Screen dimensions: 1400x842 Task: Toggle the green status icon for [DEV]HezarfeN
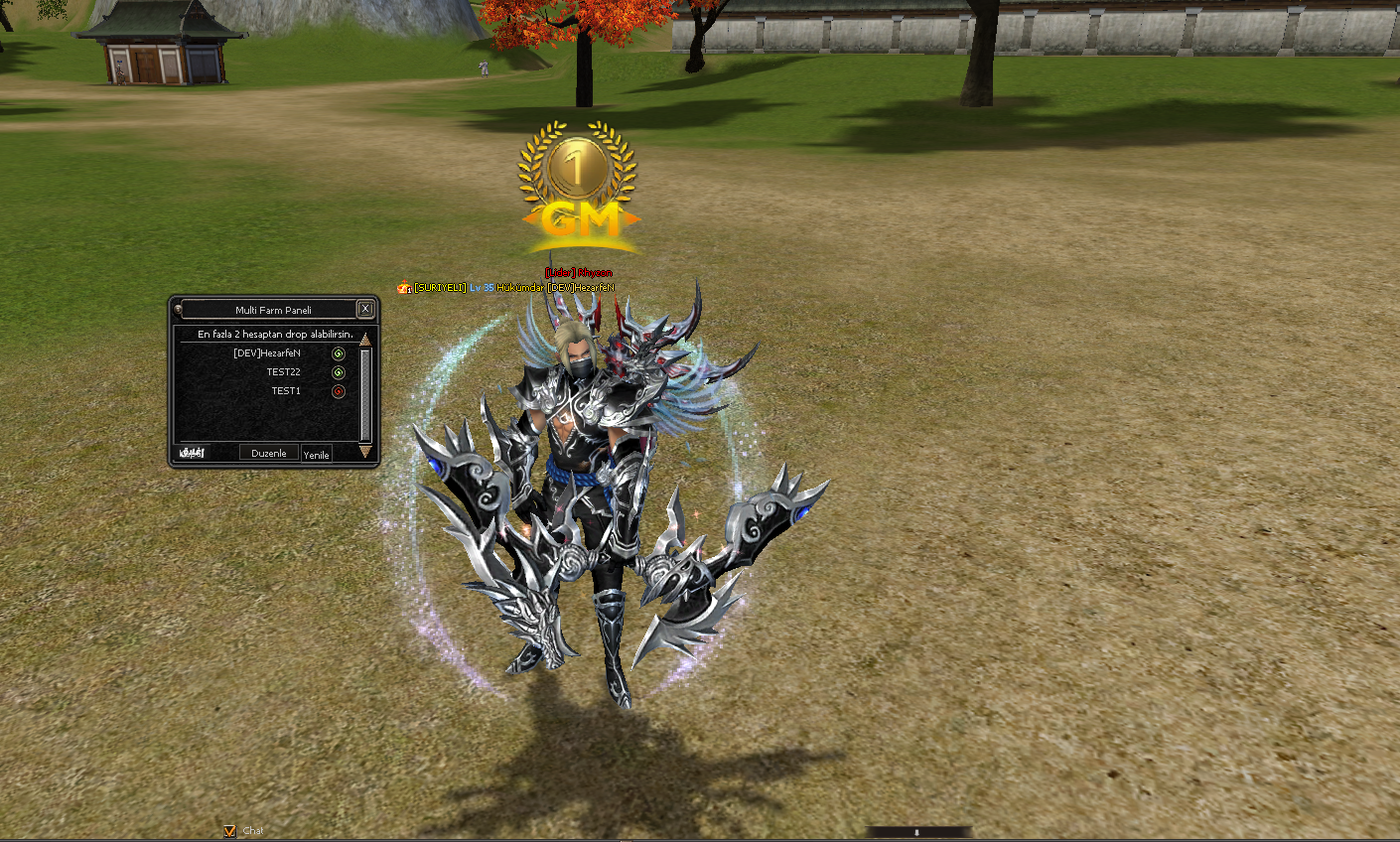pos(339,353)
